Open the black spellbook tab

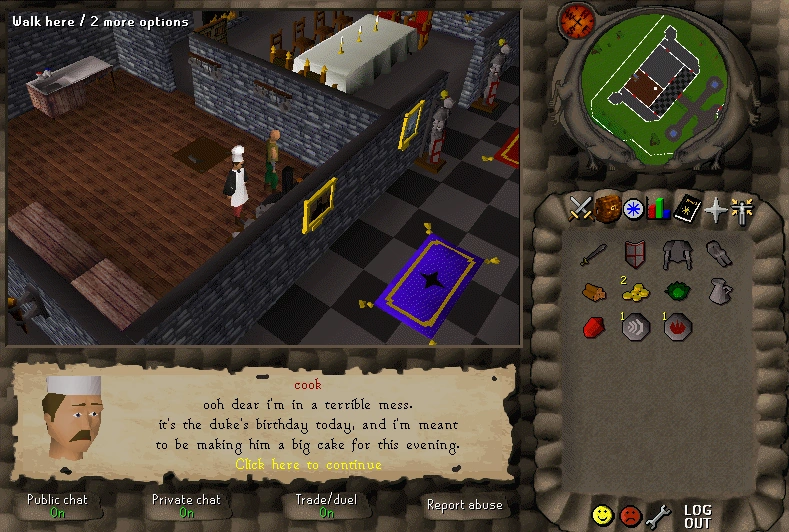[x=686, y=208]
